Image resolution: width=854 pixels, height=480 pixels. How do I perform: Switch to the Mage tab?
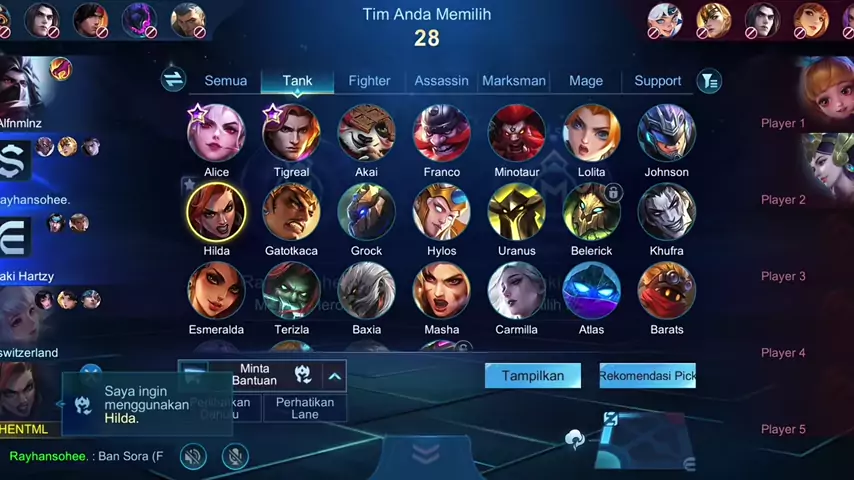pyautogui.click(x=586, y=81)
